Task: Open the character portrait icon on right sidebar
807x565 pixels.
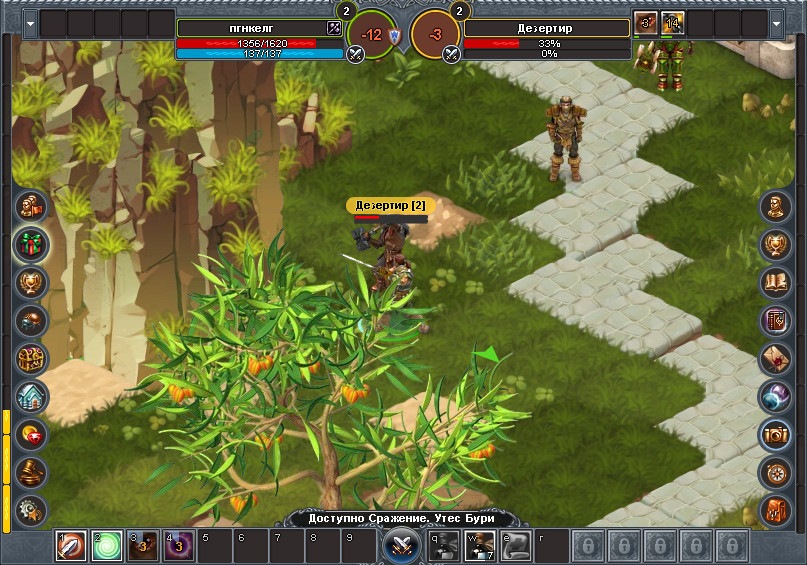Action: point(776,207)
